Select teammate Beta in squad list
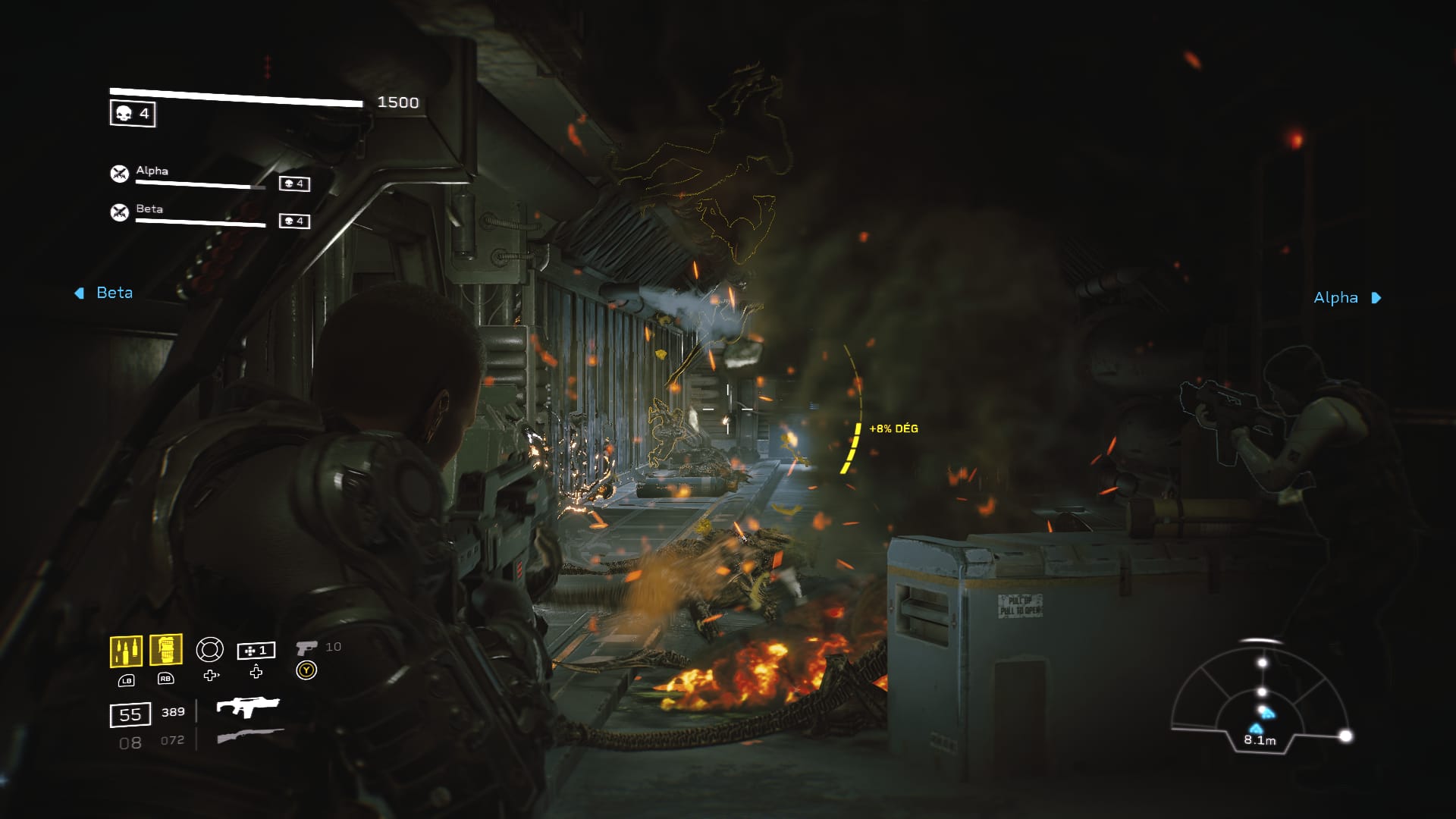The height and width of the screenshot is (819, 1456). (149, 209)
